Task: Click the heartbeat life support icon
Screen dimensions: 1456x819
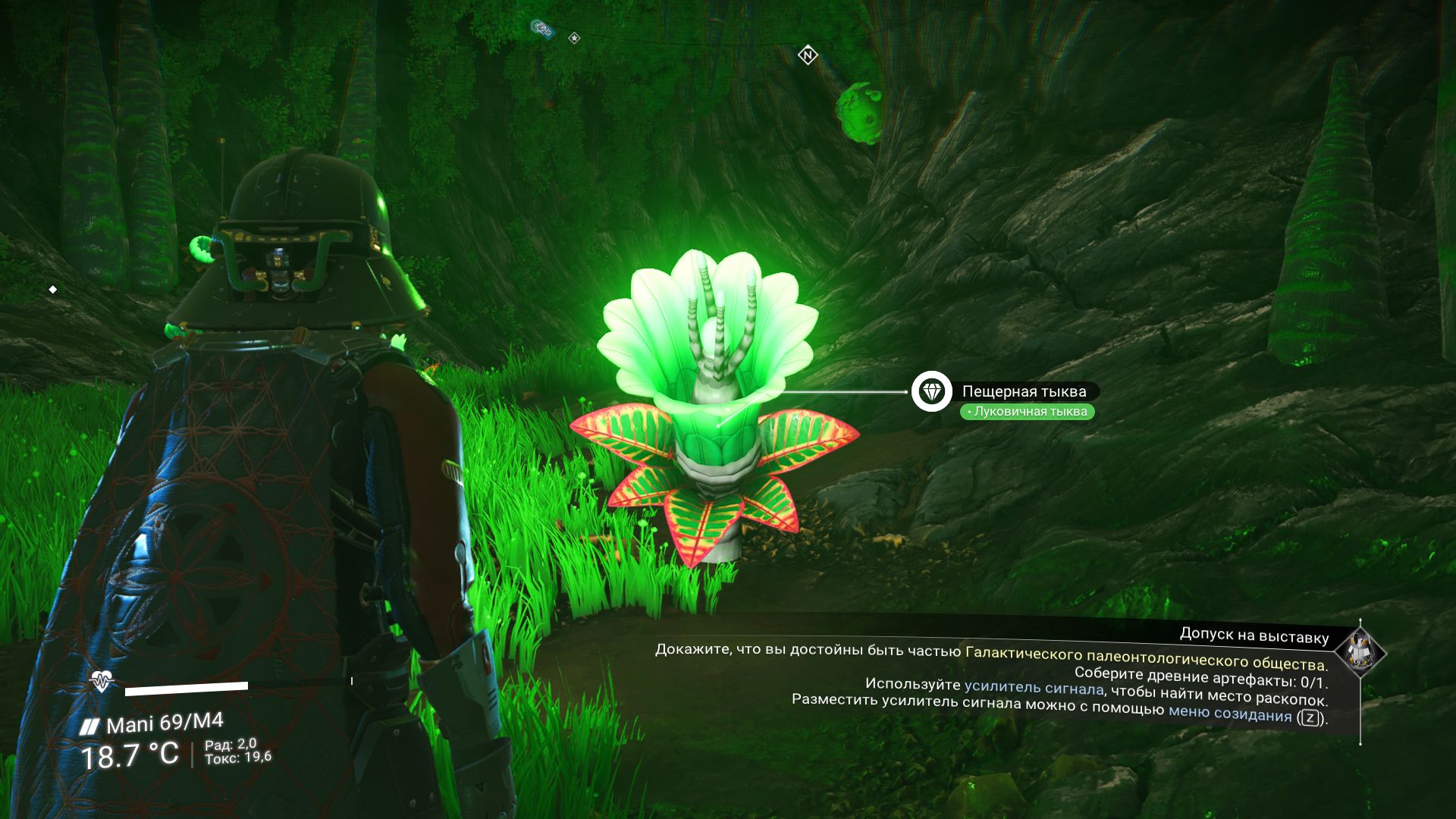Action: click(101, 682)
